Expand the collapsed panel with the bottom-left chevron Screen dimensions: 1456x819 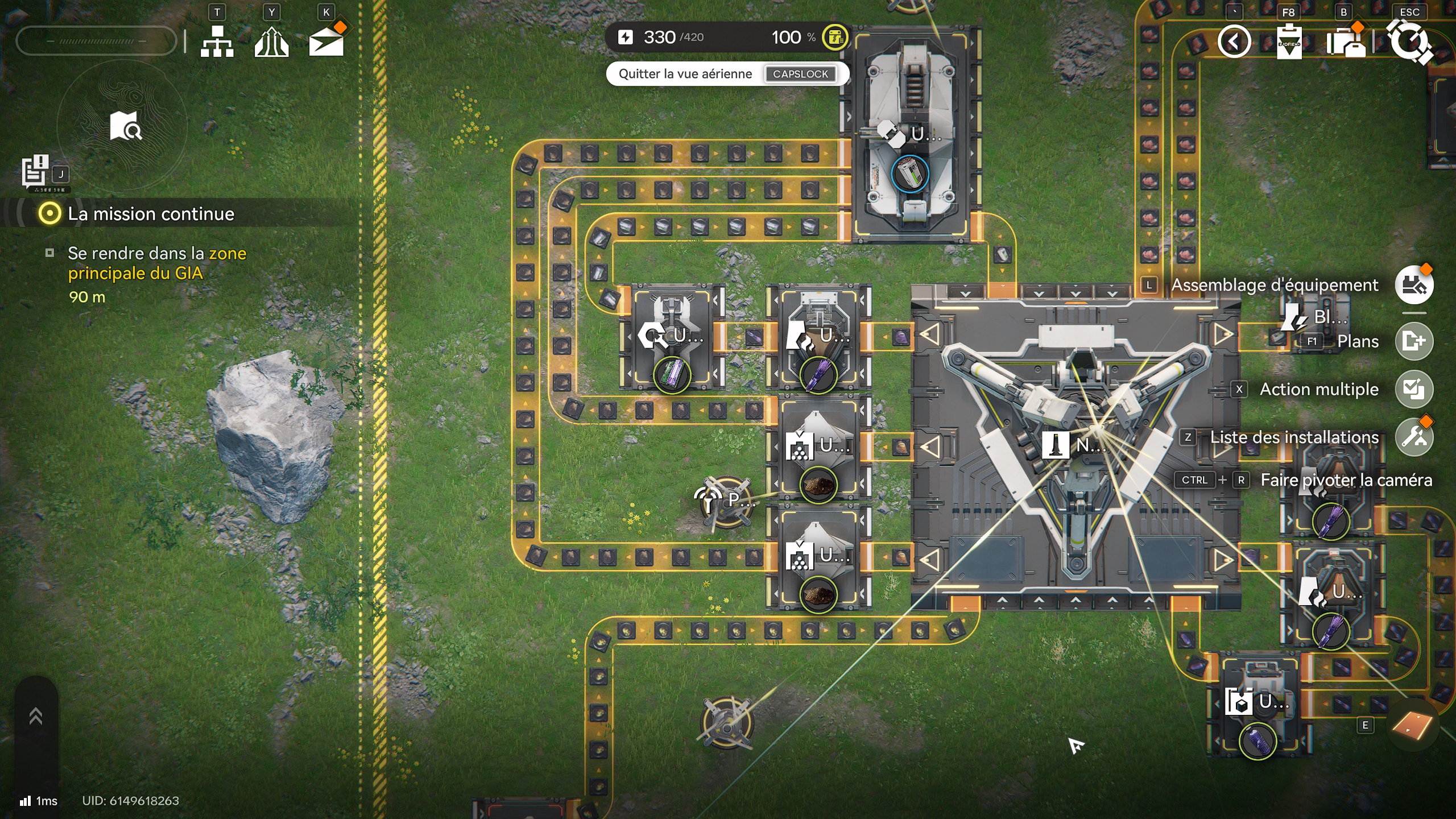36,715
